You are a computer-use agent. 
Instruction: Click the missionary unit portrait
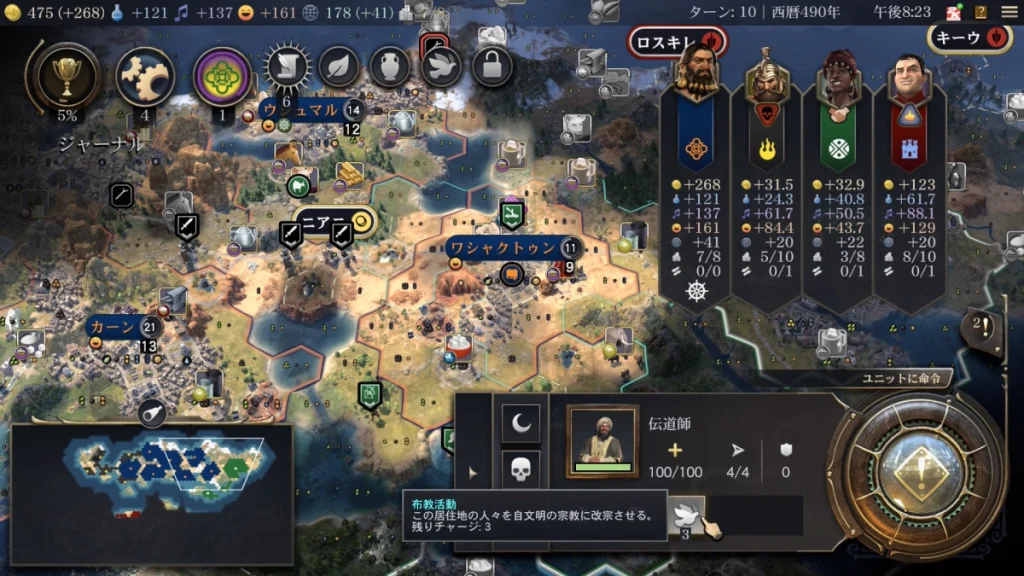(602, 441)
